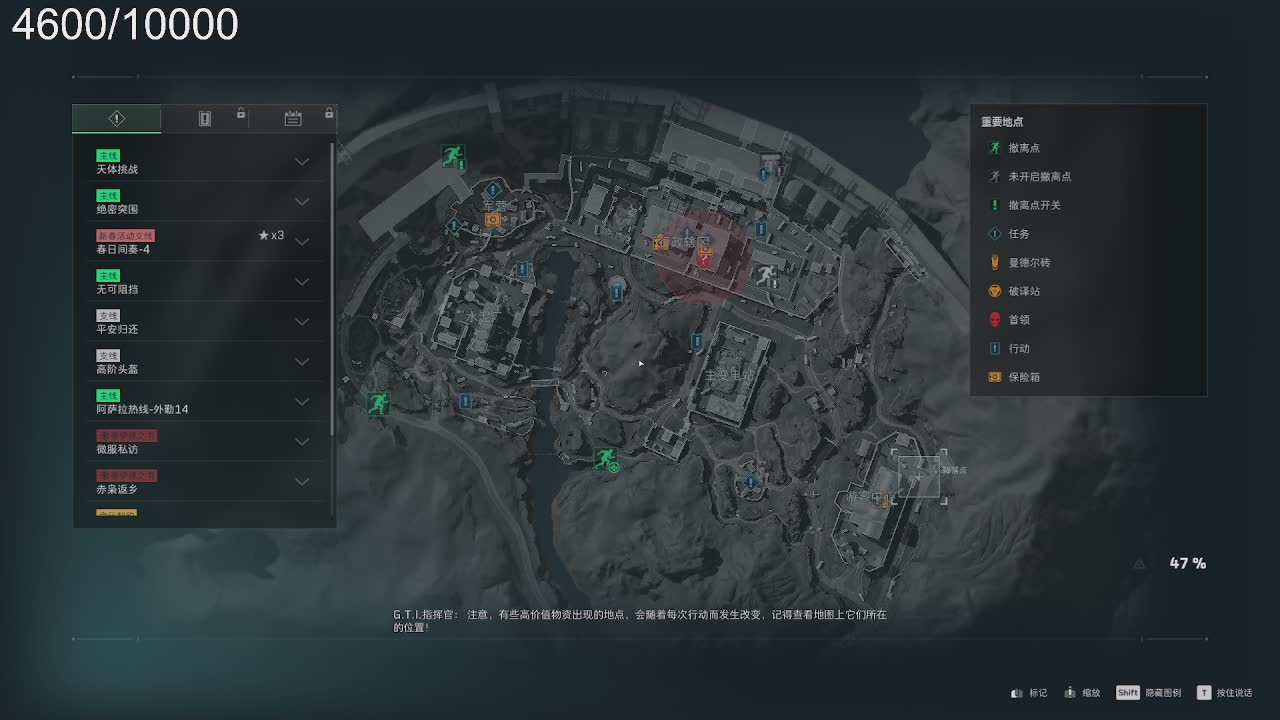Expand the 天体挑战 main quest
This screenshot has height=720, width=1280.
301,162
